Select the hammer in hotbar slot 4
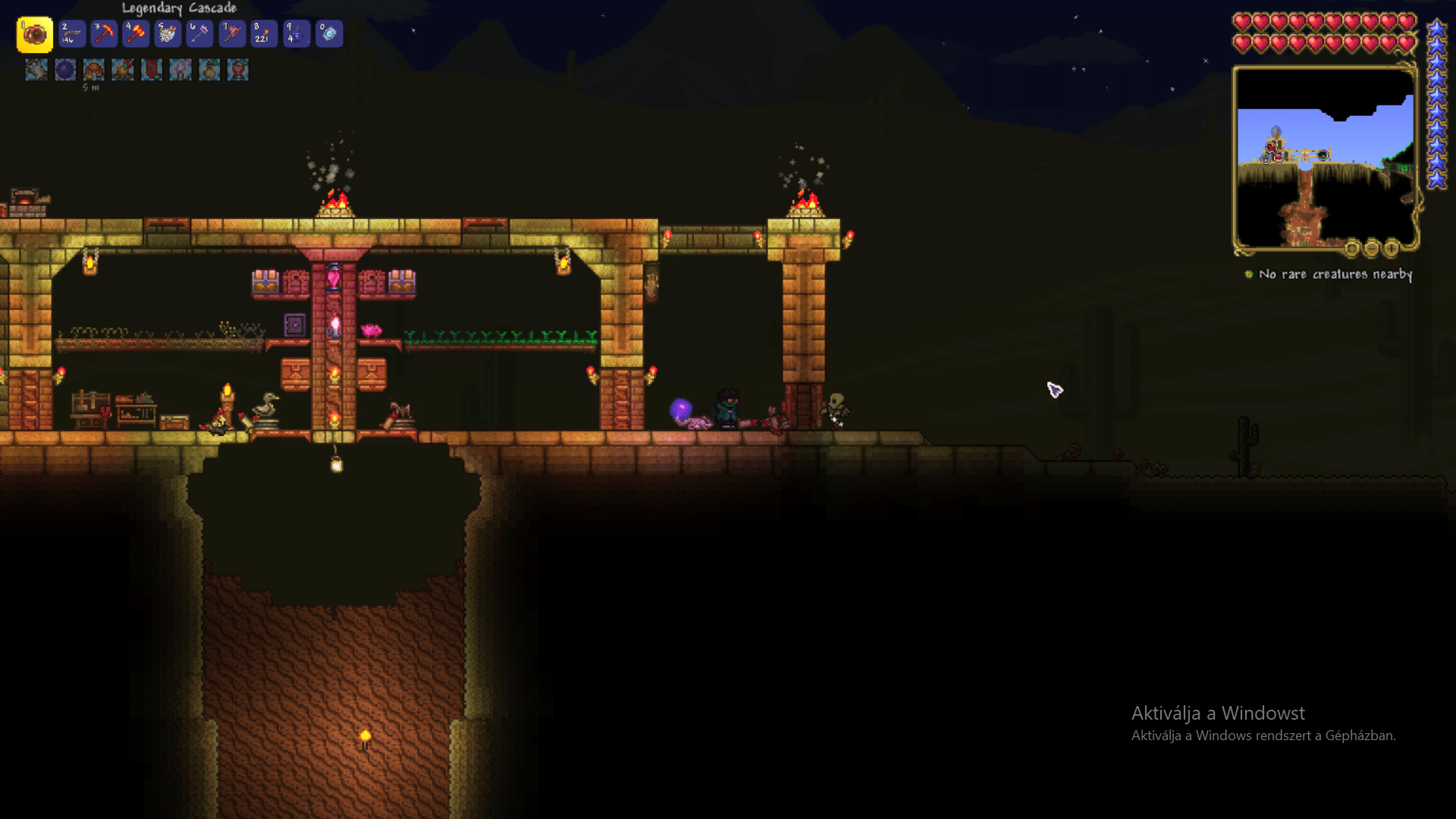The image size is (1456, 819). 135,33
